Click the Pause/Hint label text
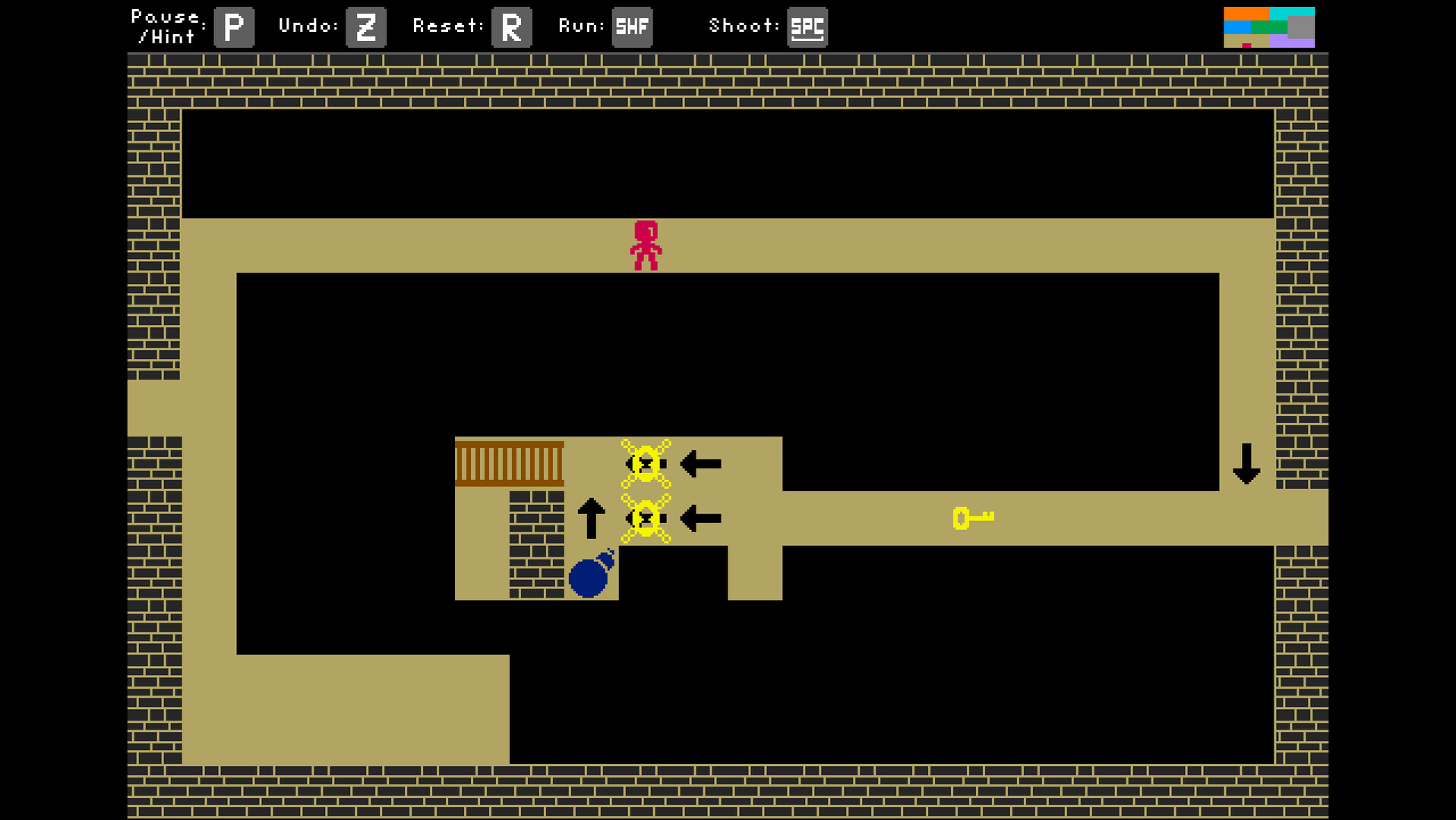 click(x=168, y=25)
